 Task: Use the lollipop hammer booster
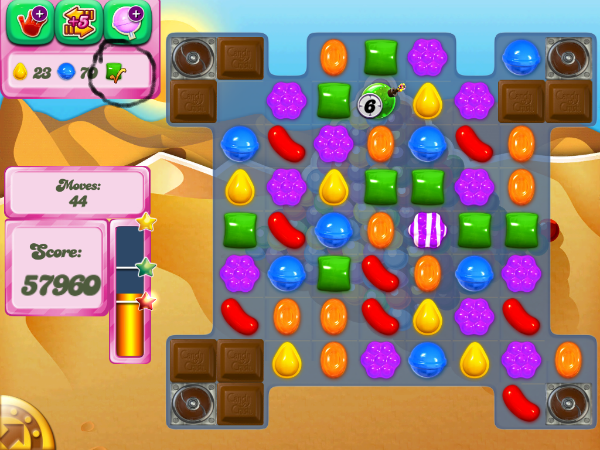[x=127, y=22]
